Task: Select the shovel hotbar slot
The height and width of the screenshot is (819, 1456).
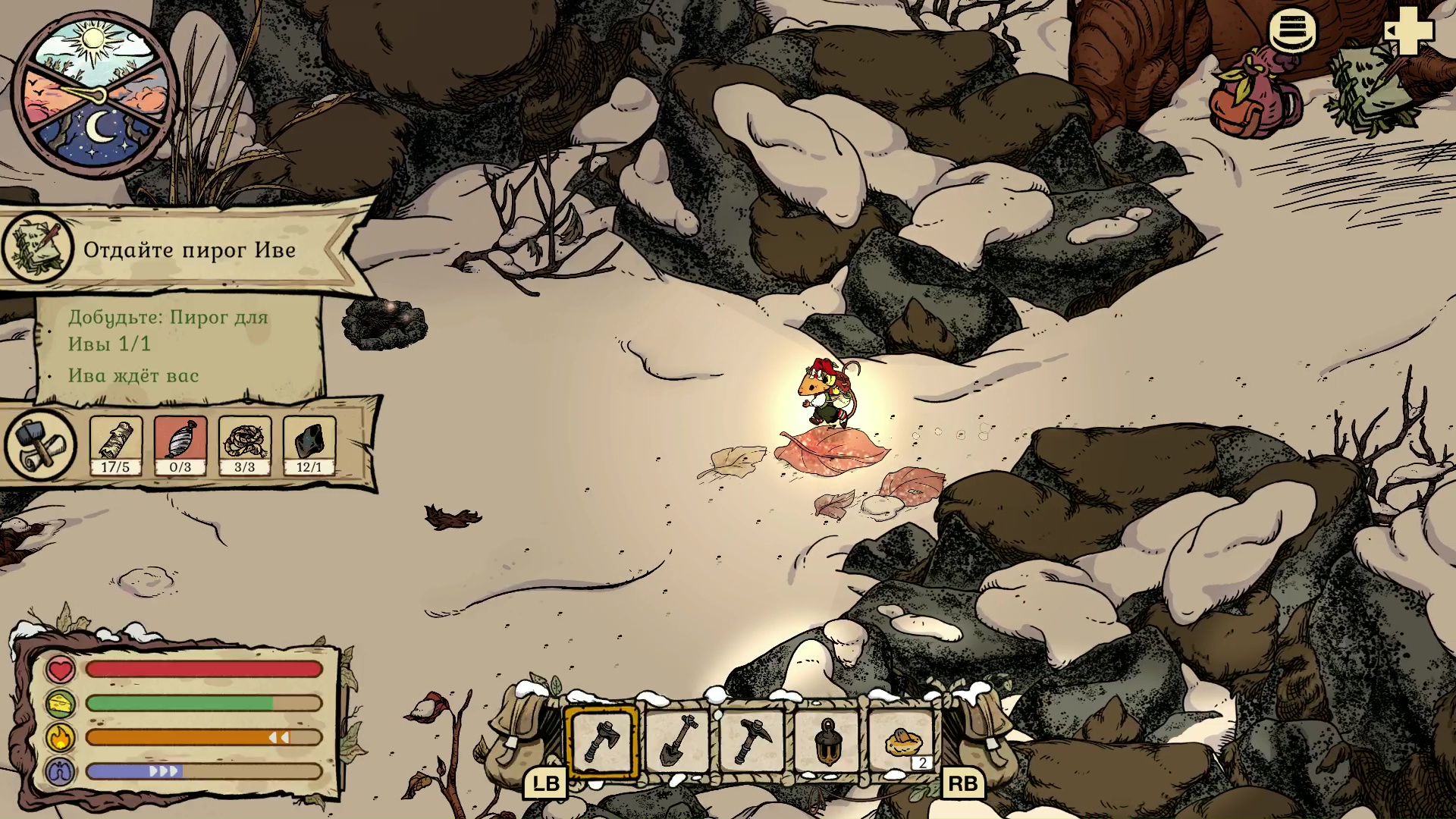Action: click(677, 741)
